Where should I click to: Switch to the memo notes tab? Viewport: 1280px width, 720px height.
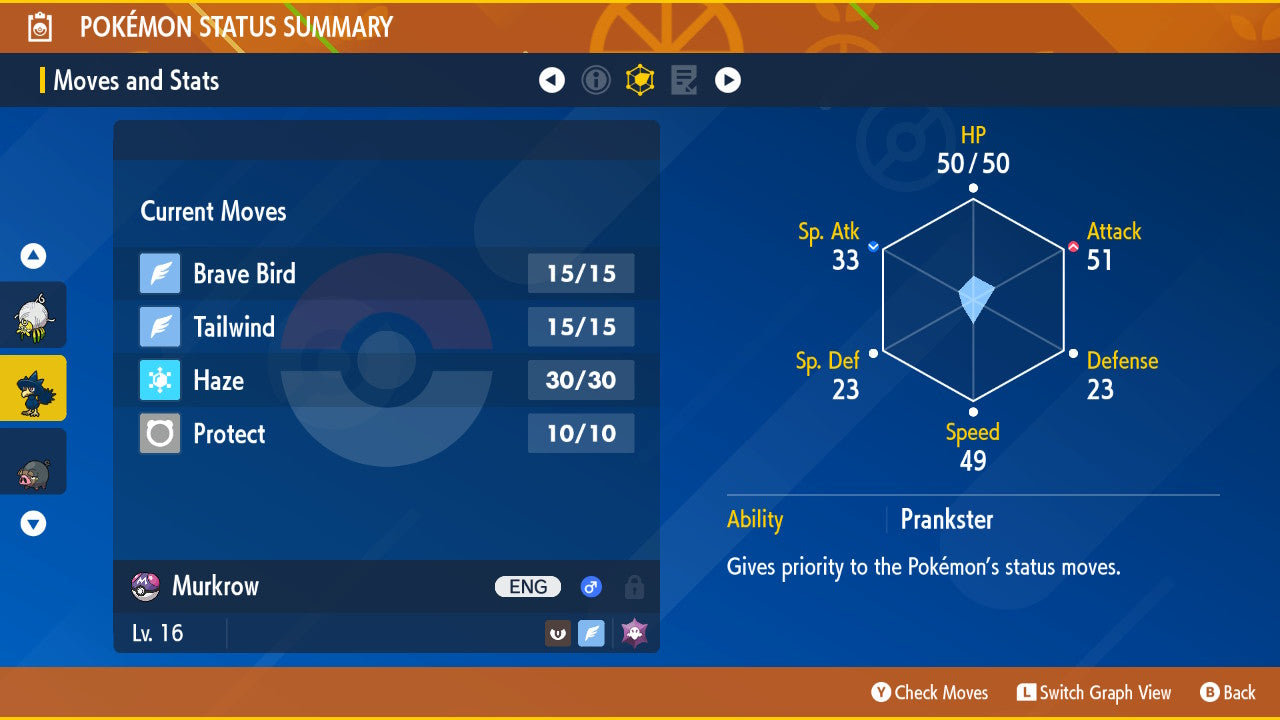(x=684, y=80)
